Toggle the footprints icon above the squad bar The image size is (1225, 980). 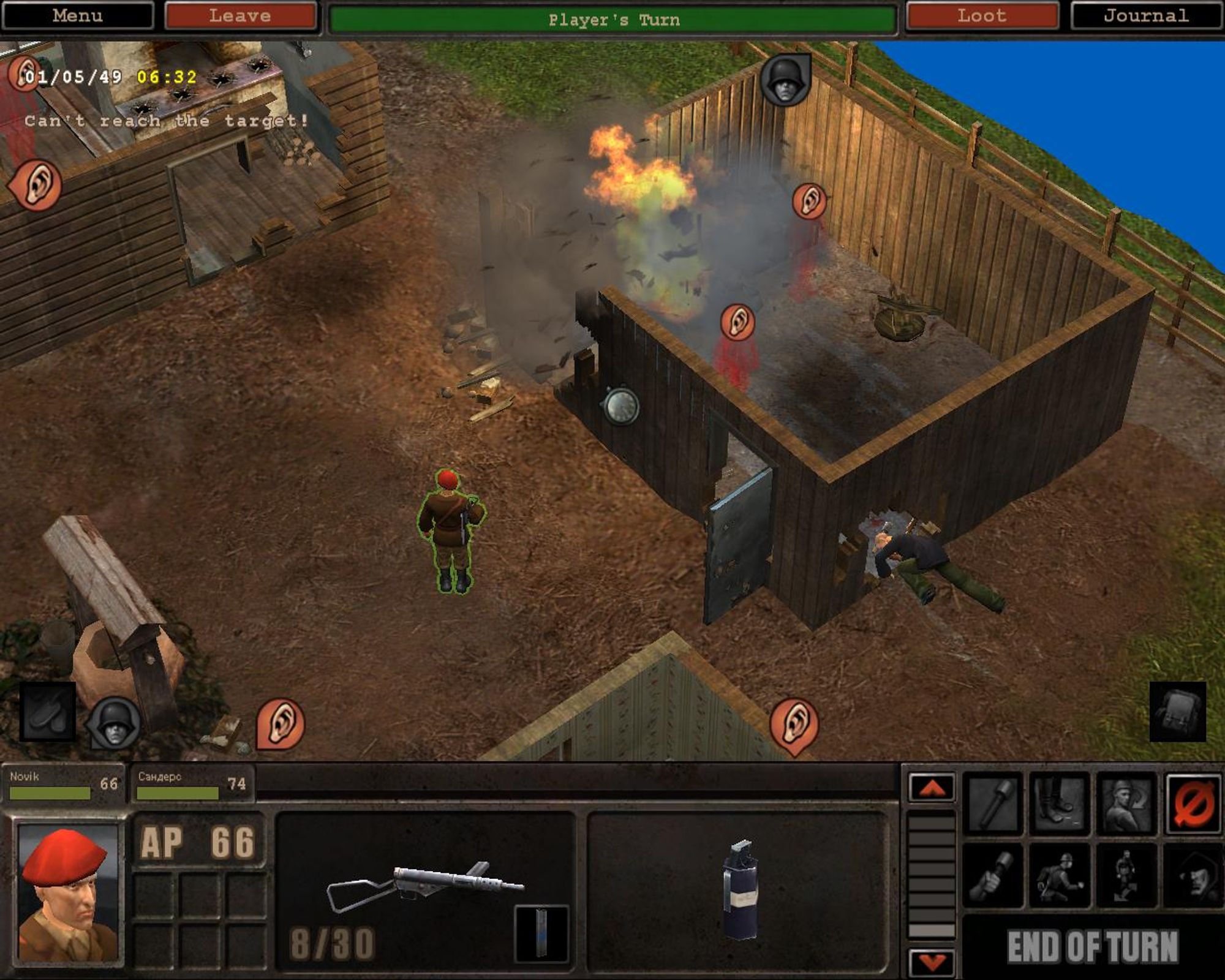coord(48,712)
